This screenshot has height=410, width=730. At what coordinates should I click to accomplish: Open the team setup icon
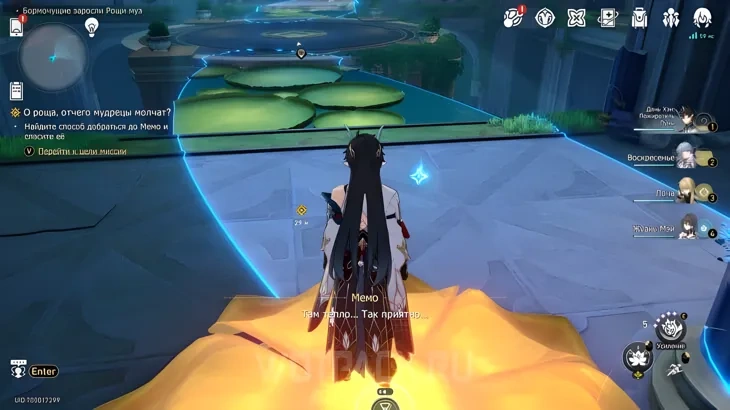(671, 18)
